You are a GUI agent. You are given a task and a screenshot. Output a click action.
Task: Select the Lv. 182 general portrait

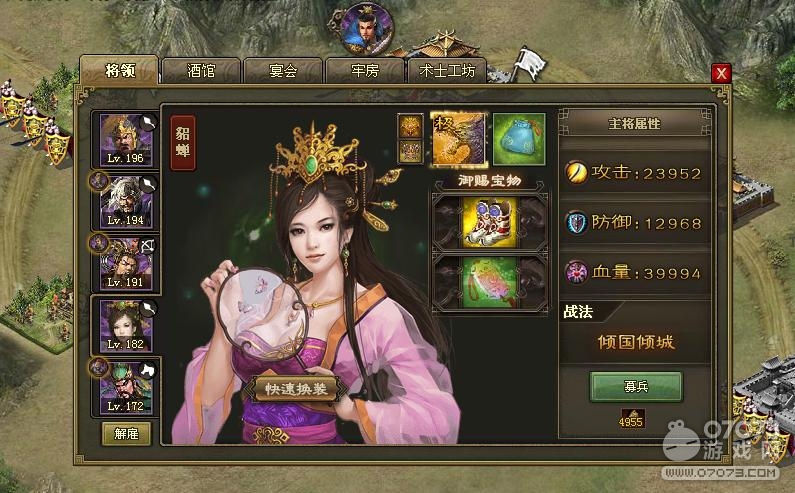pyautogui.click(x=125, y=324)
